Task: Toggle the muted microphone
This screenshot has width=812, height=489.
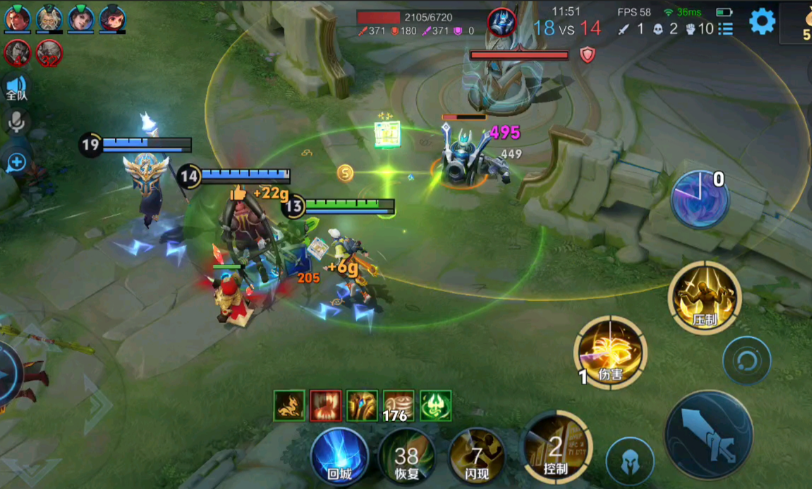Action: pyautogui.click(x=16, y=121)
